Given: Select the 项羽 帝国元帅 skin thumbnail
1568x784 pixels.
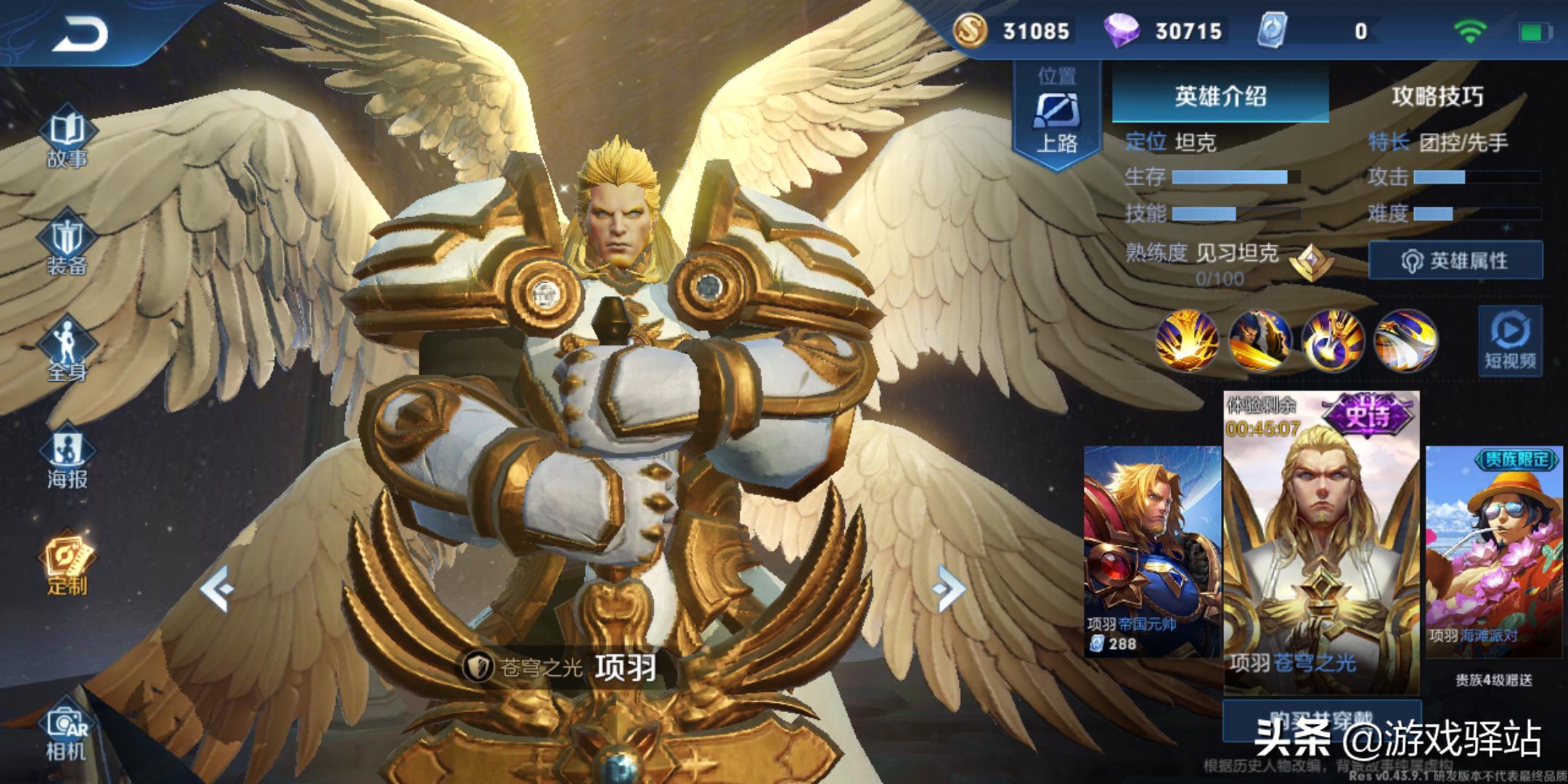Looking at the screenshot, I should pyautogui.click(x=1152, y=552).
